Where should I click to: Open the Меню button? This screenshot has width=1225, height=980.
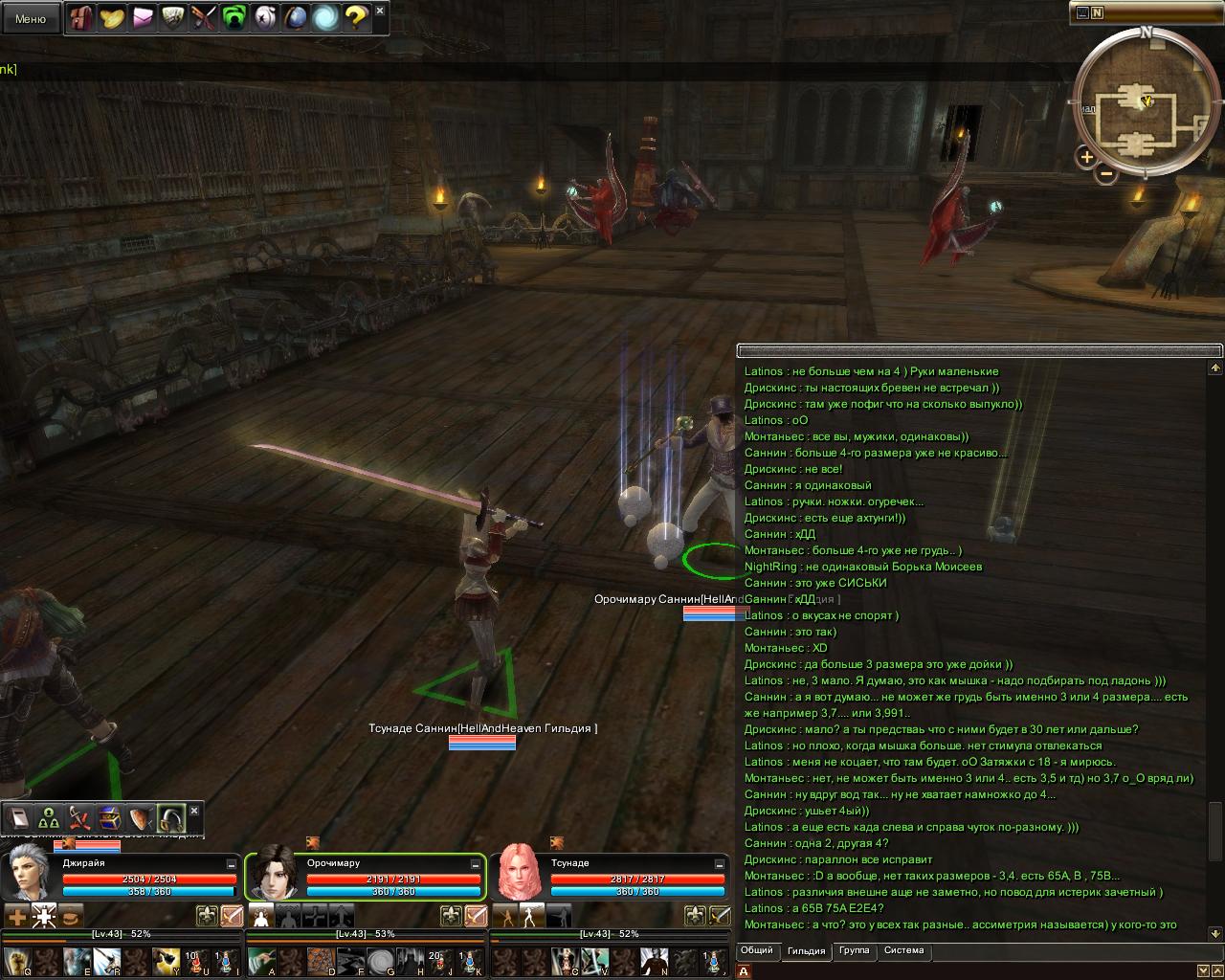[30, 18]
